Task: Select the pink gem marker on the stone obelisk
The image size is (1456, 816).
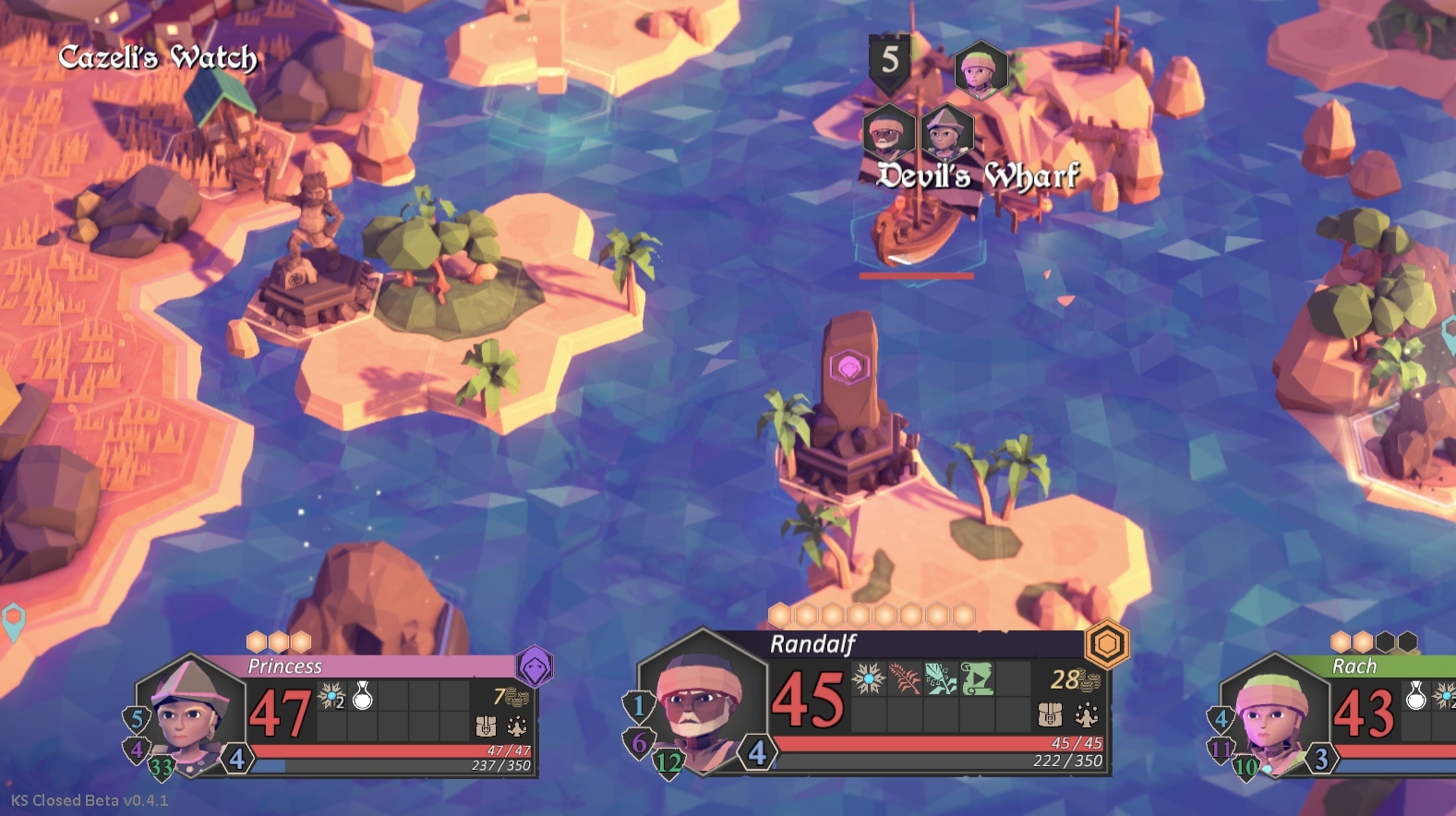Action: click(x=848, y=367)
